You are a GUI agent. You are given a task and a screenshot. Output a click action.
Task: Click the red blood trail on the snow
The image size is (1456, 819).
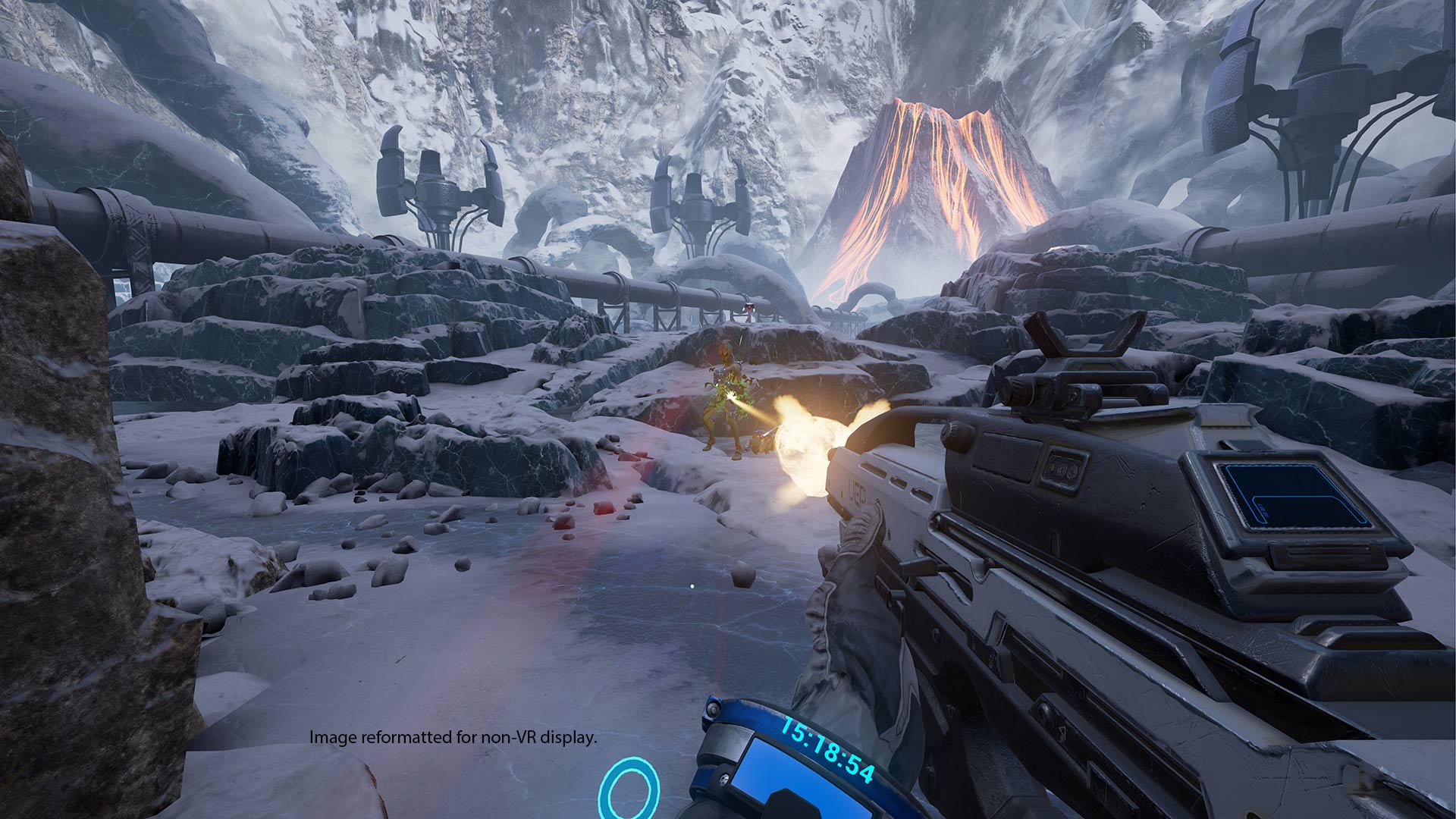[607, 493]
